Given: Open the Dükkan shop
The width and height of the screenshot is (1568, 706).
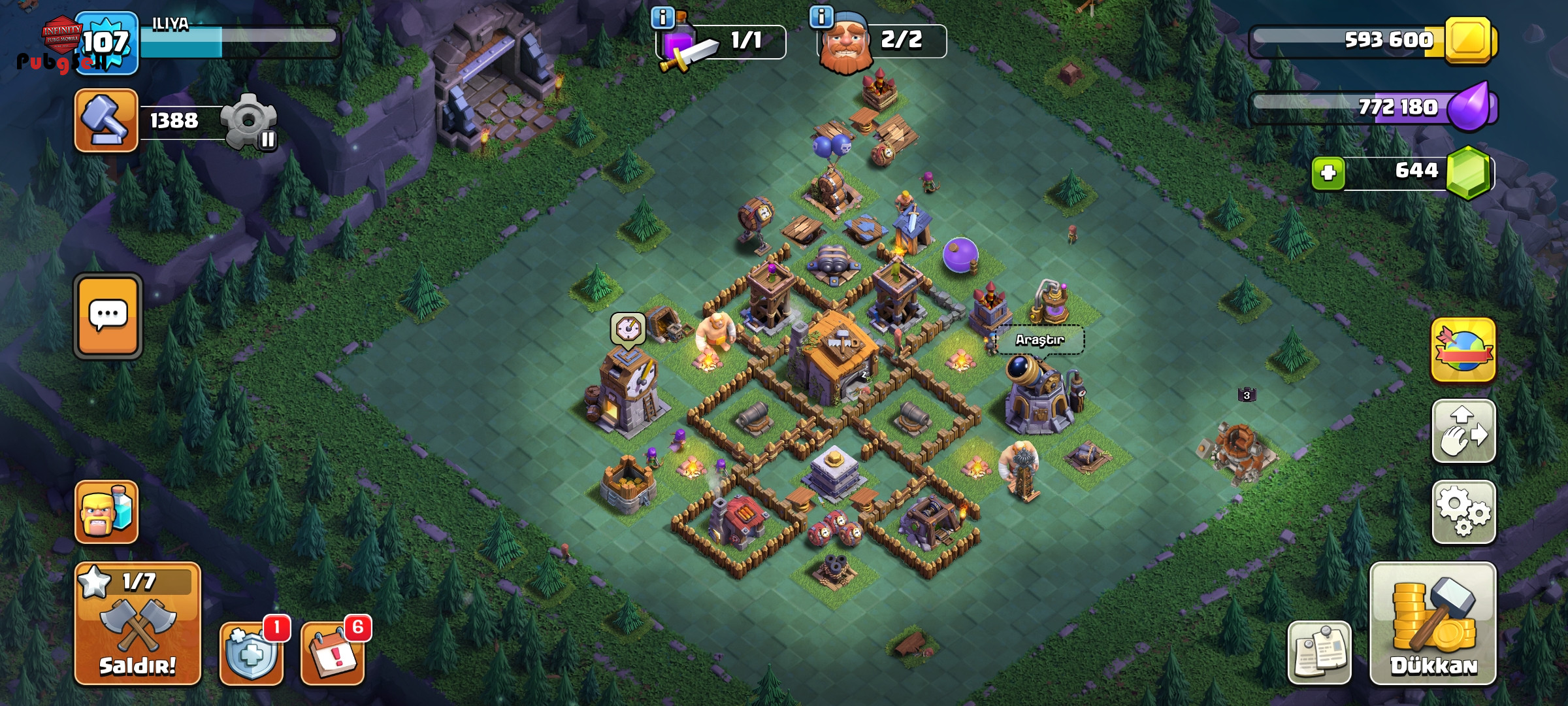Looking at the screenshot, I should tap(1433, 623).
